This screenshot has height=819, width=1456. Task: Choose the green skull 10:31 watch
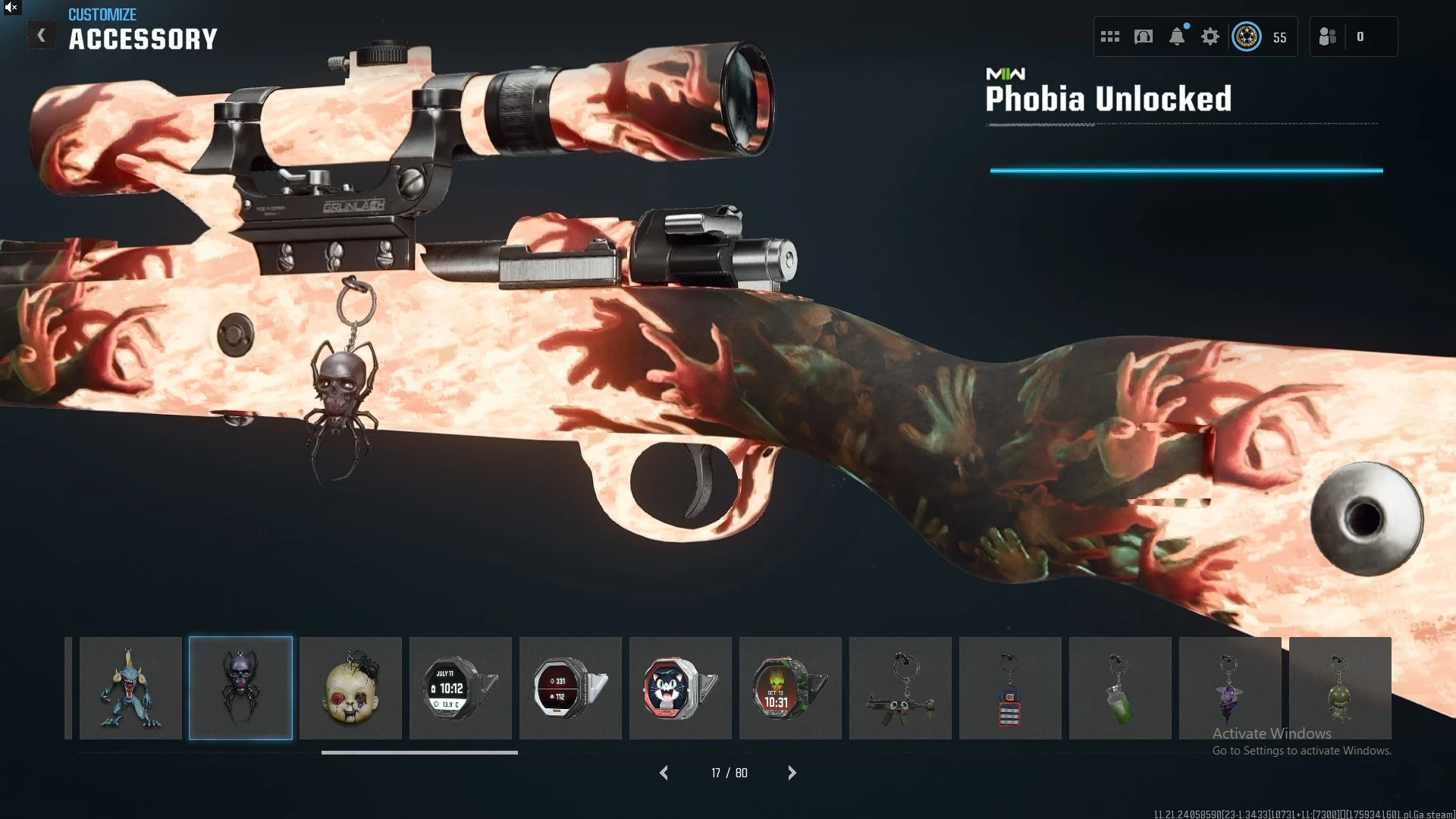790,689
